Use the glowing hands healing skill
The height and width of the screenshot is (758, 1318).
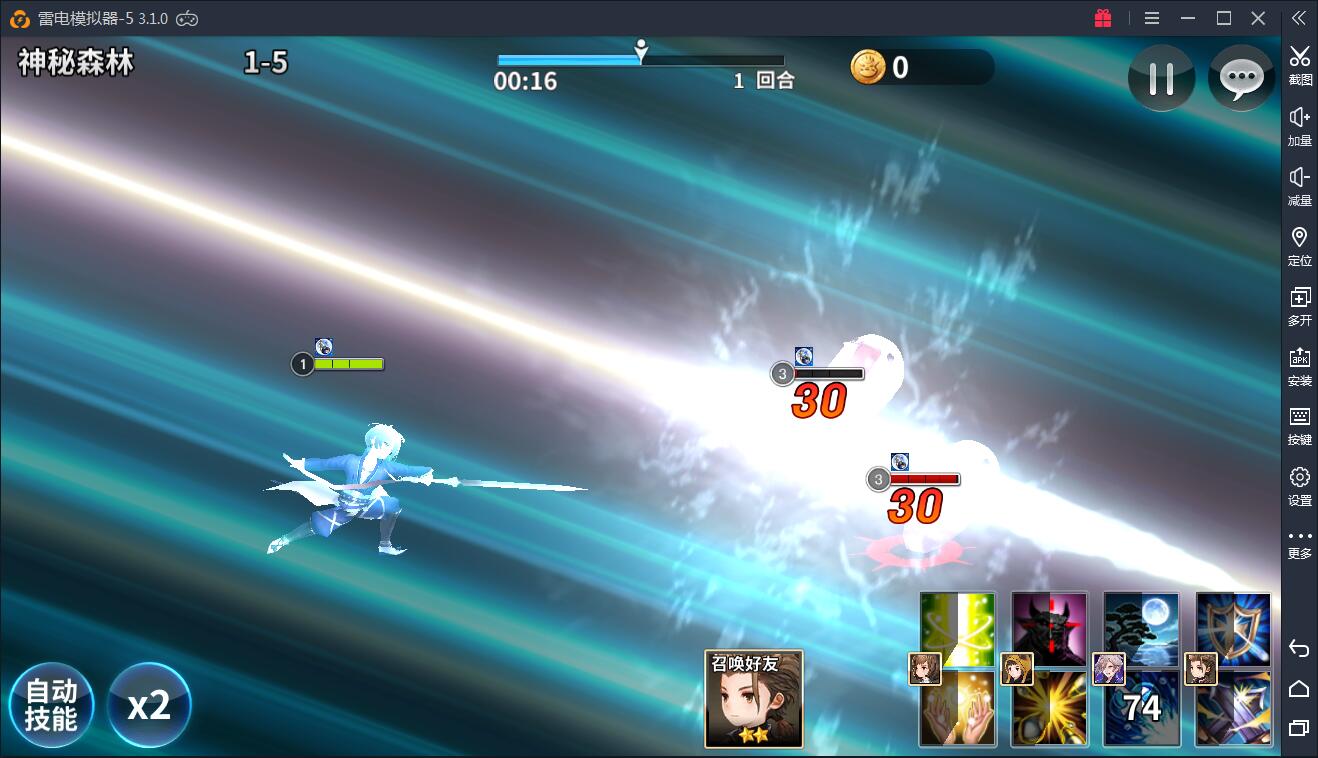click(x=957, y=709)
